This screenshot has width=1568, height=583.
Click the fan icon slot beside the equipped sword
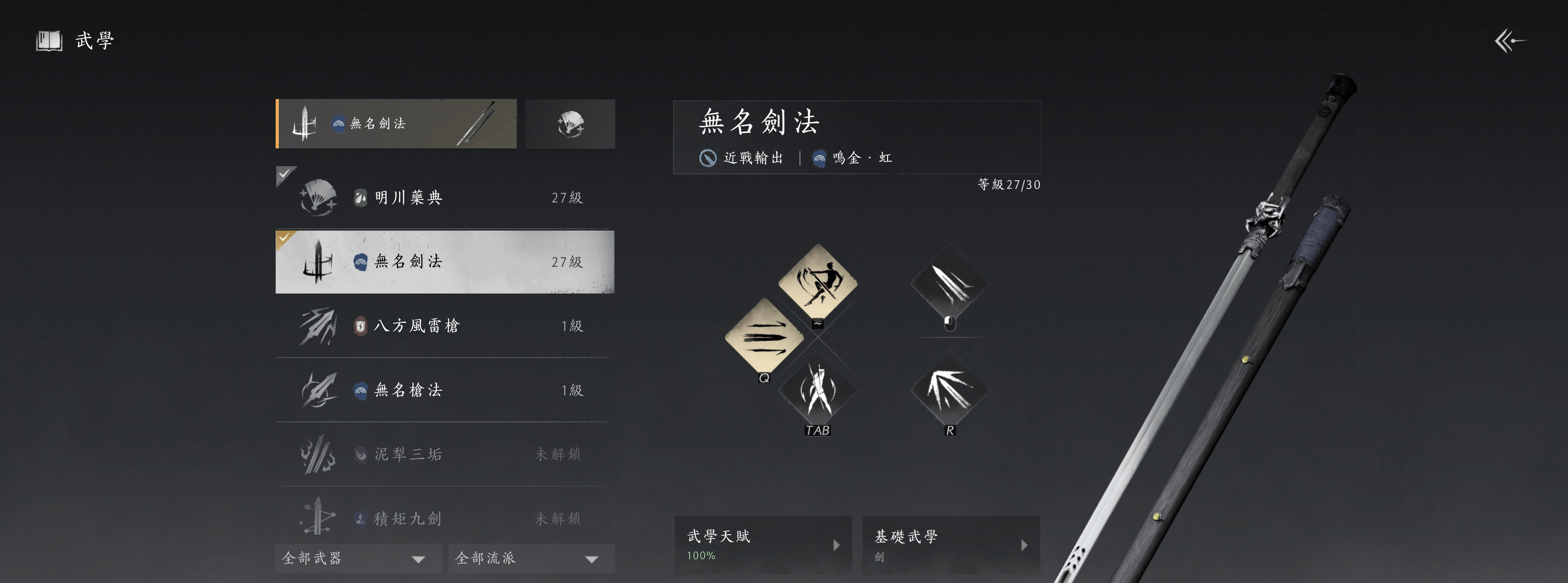coord(570,124)
